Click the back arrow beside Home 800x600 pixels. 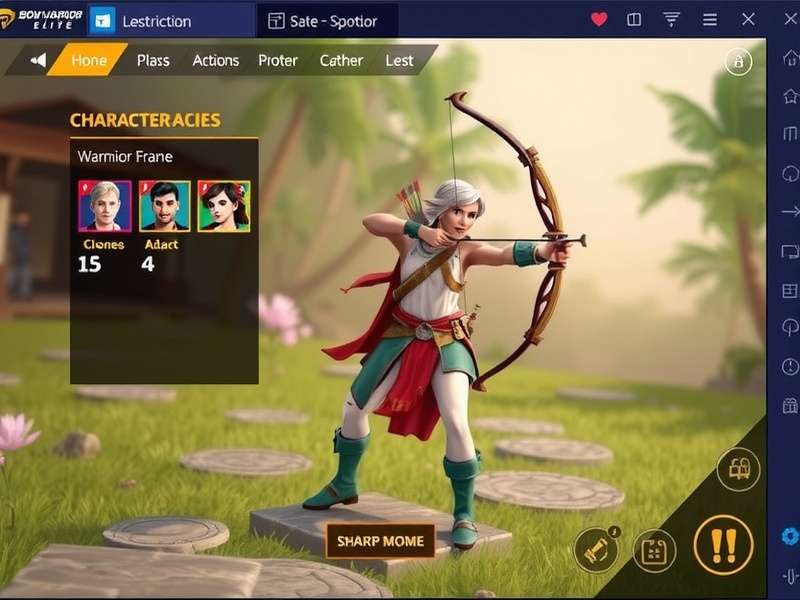[39, 60]
